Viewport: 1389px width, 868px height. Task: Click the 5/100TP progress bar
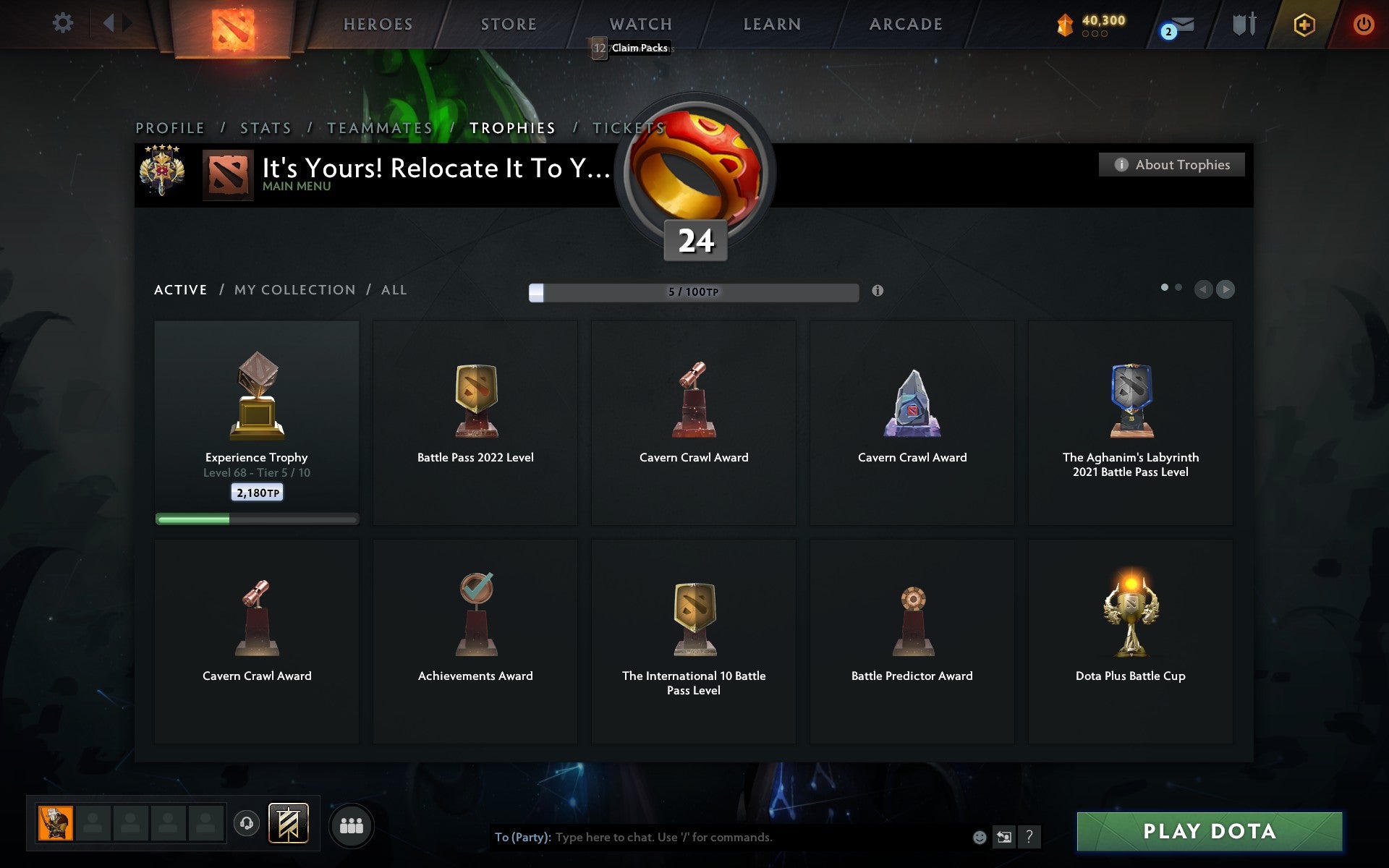pos(692,292)
